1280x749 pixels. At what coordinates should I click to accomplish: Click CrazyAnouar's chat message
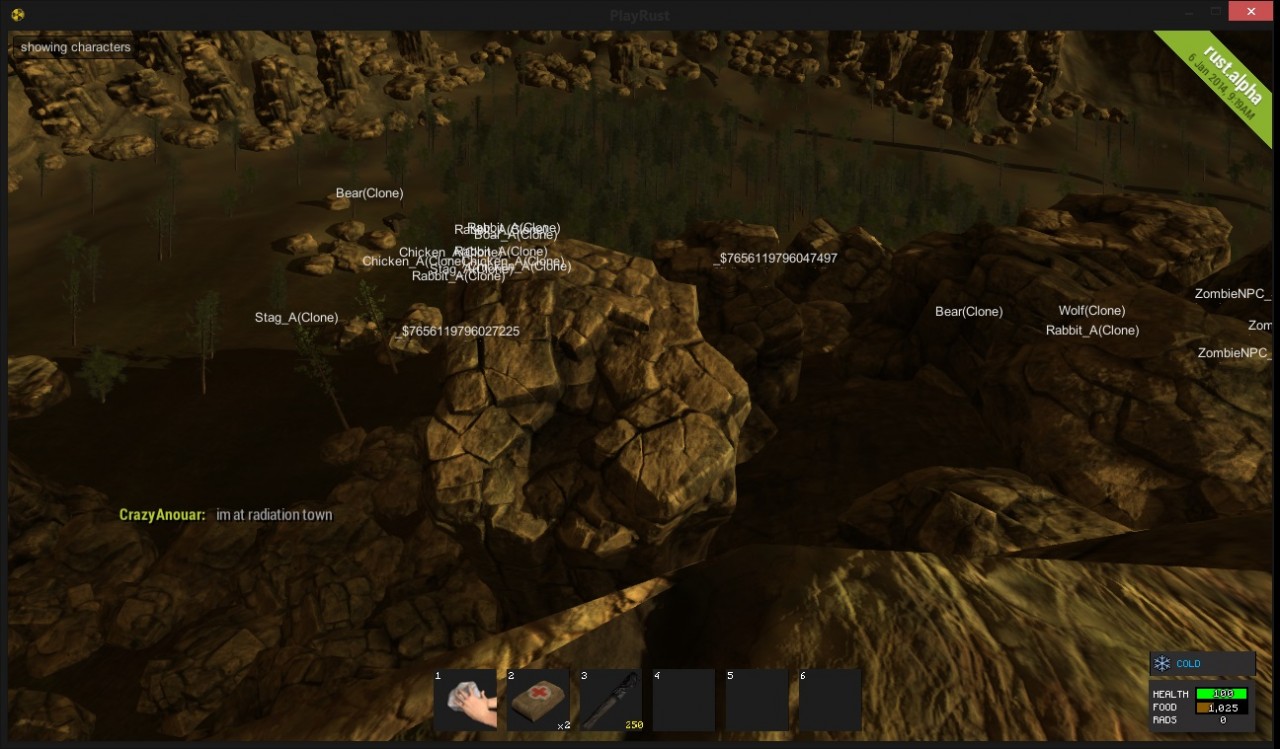coord(274,515)
